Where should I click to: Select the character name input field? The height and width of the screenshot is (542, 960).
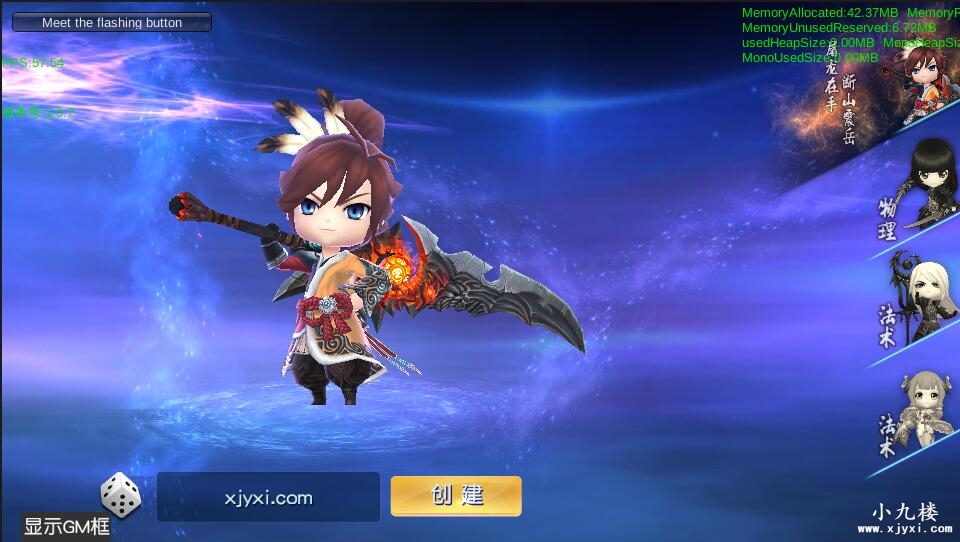coord(268,497)
